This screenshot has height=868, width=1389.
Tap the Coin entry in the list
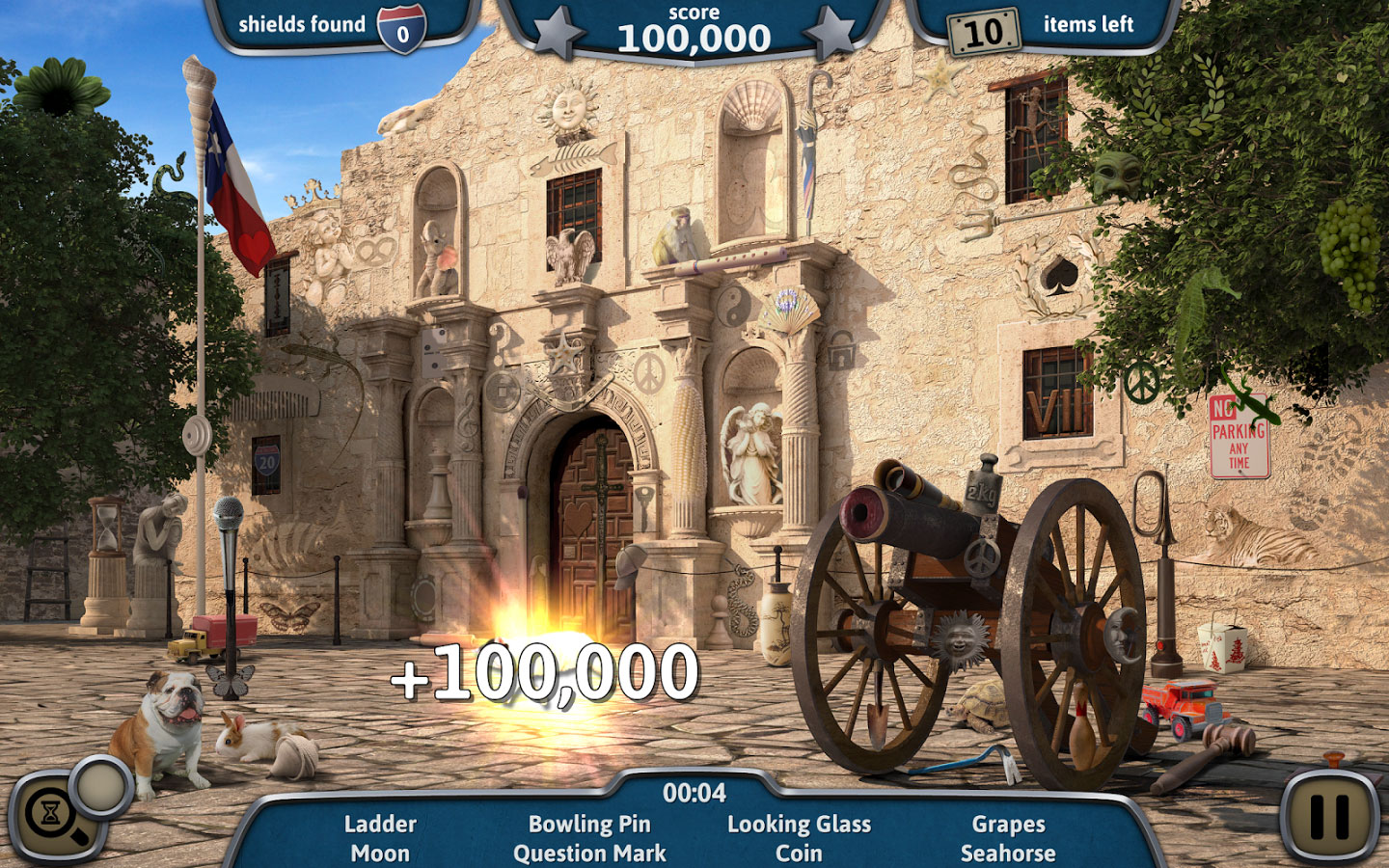click(x=799, y=854)
